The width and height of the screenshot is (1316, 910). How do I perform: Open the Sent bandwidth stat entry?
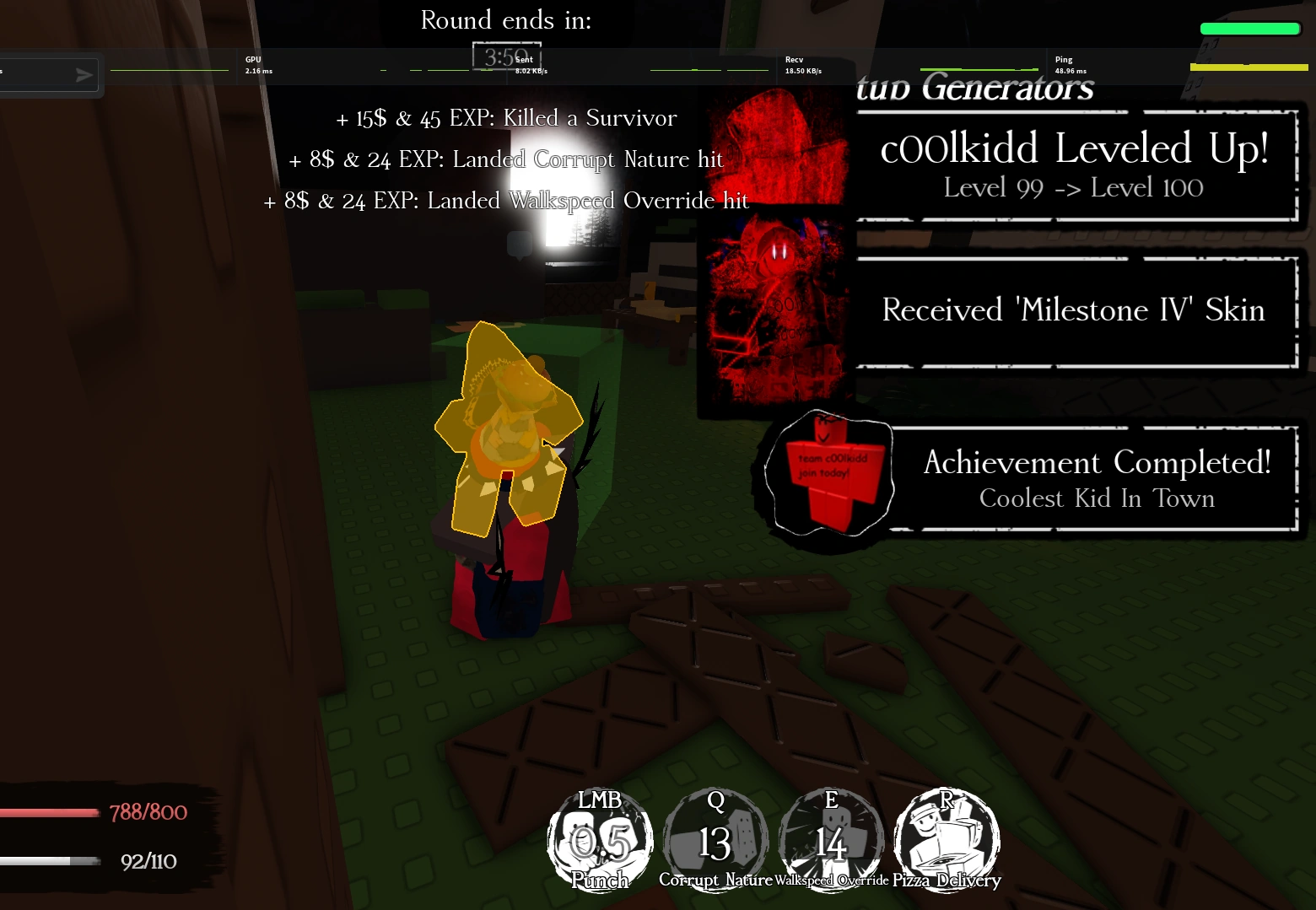[523, 65]
